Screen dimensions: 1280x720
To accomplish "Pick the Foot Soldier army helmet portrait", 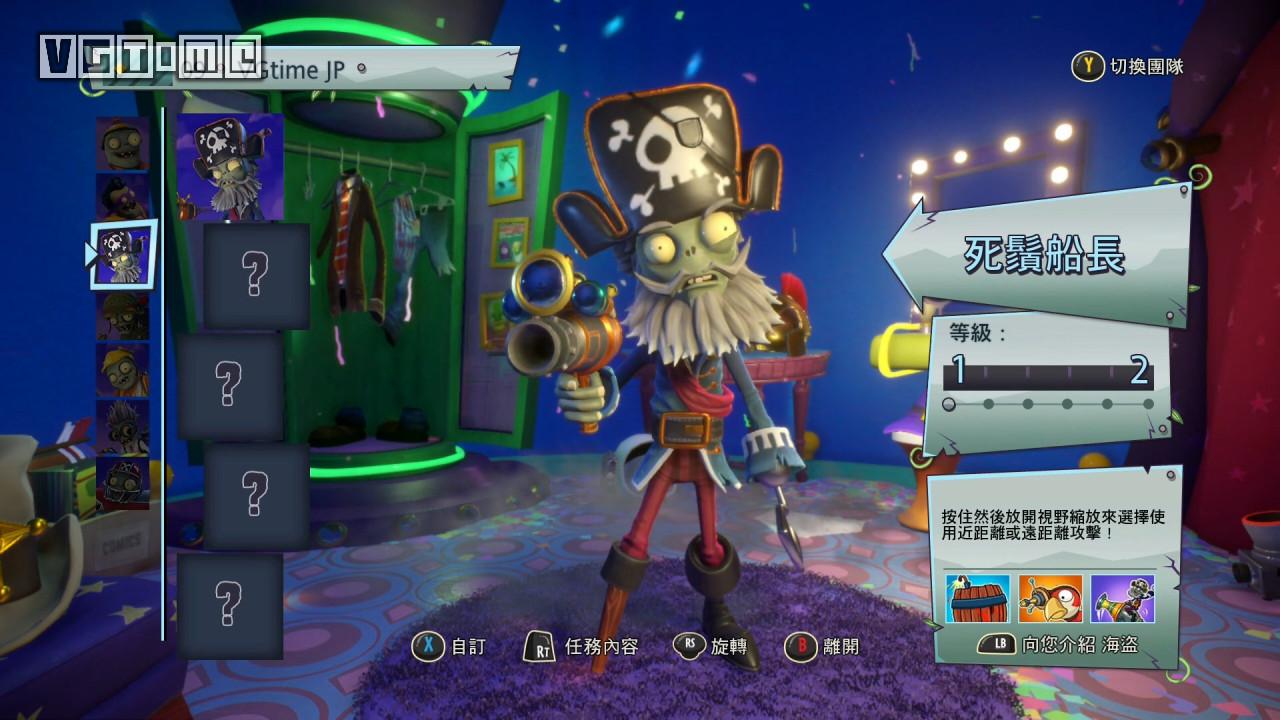I will click(122, 315).
